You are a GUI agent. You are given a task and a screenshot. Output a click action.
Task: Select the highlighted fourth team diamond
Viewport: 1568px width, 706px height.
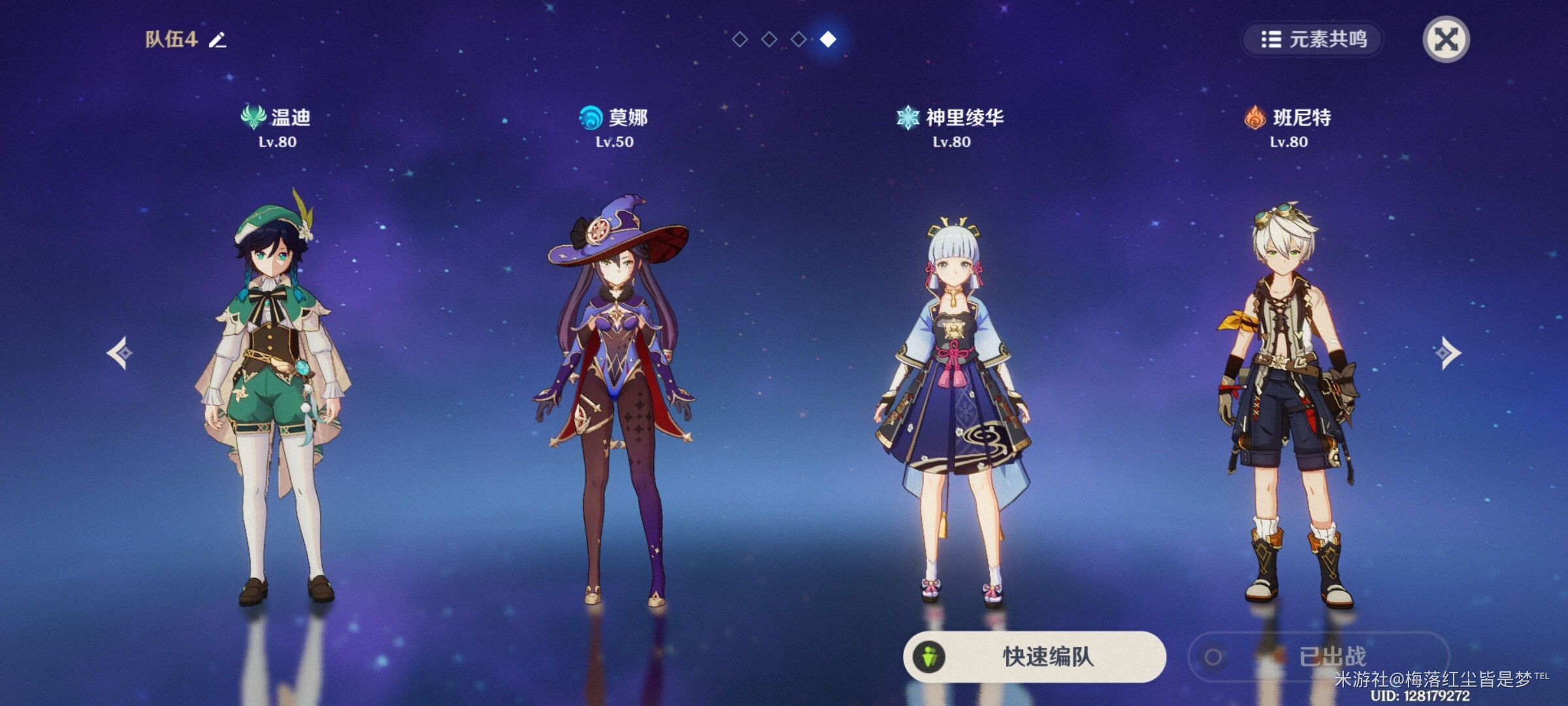(829, 39)
